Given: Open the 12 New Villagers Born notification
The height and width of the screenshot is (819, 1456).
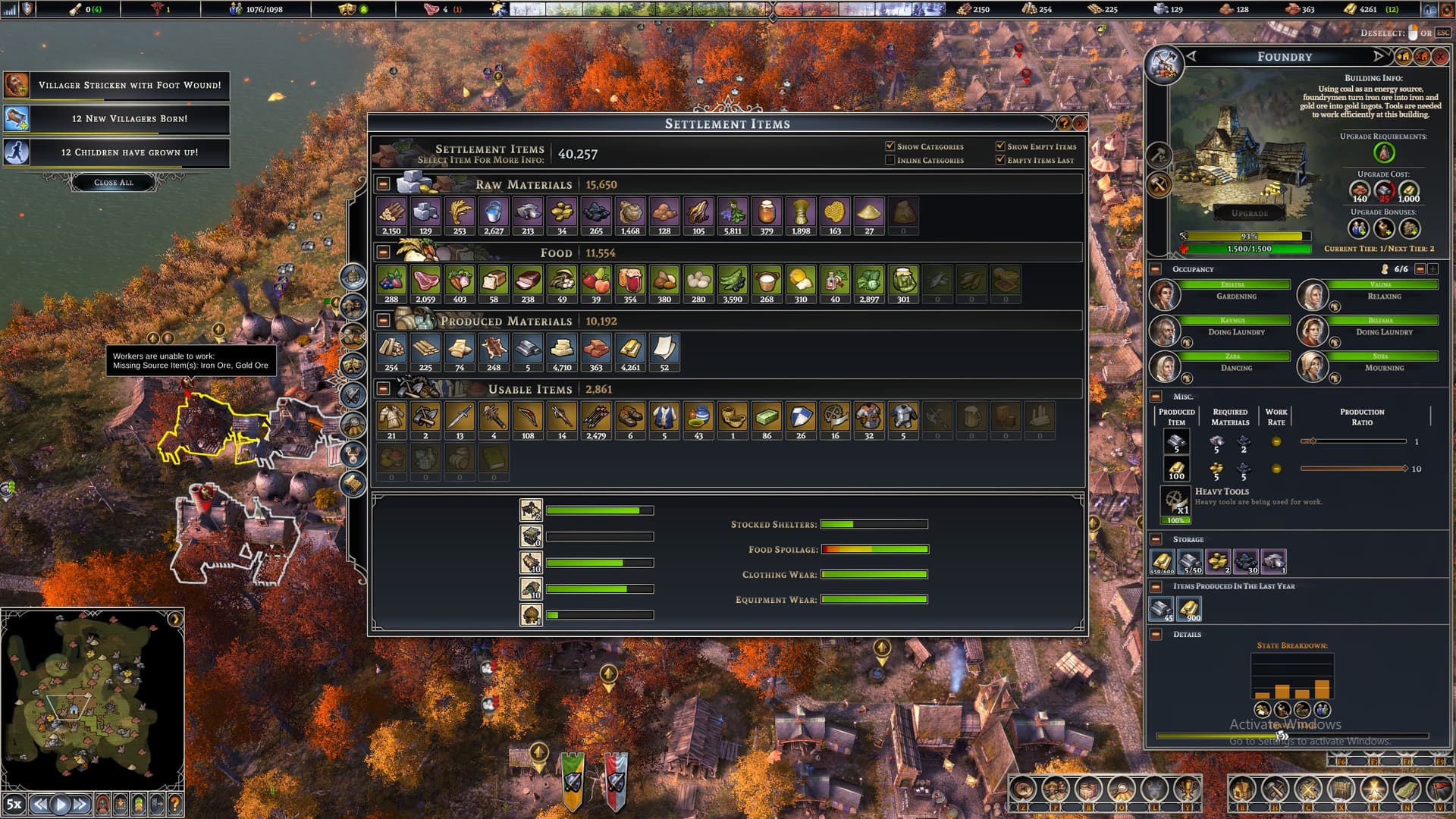Looking at the screenshot, I should pyautogui.click(x=129, y=119).
